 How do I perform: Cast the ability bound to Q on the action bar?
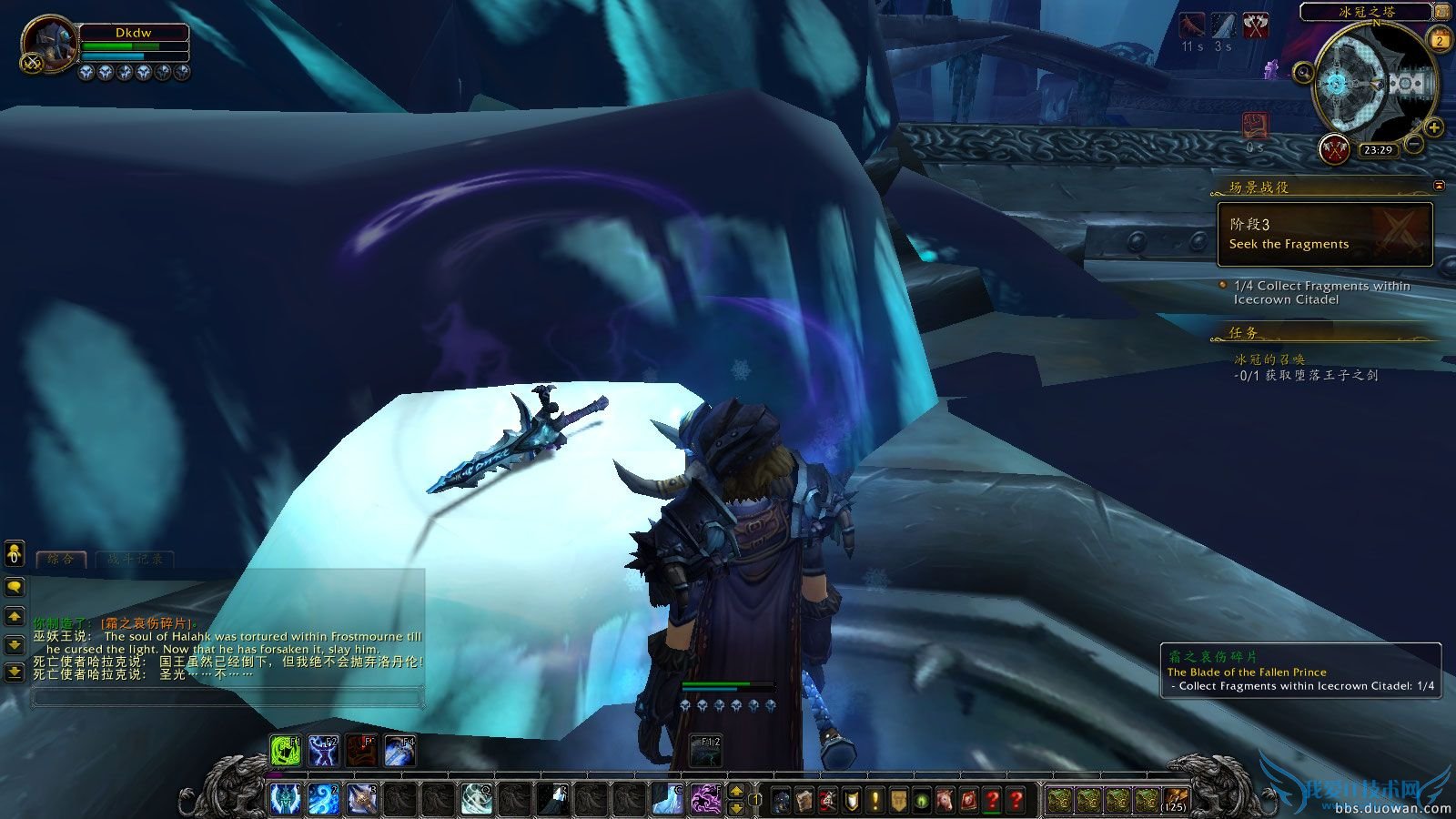pos(478,798)
